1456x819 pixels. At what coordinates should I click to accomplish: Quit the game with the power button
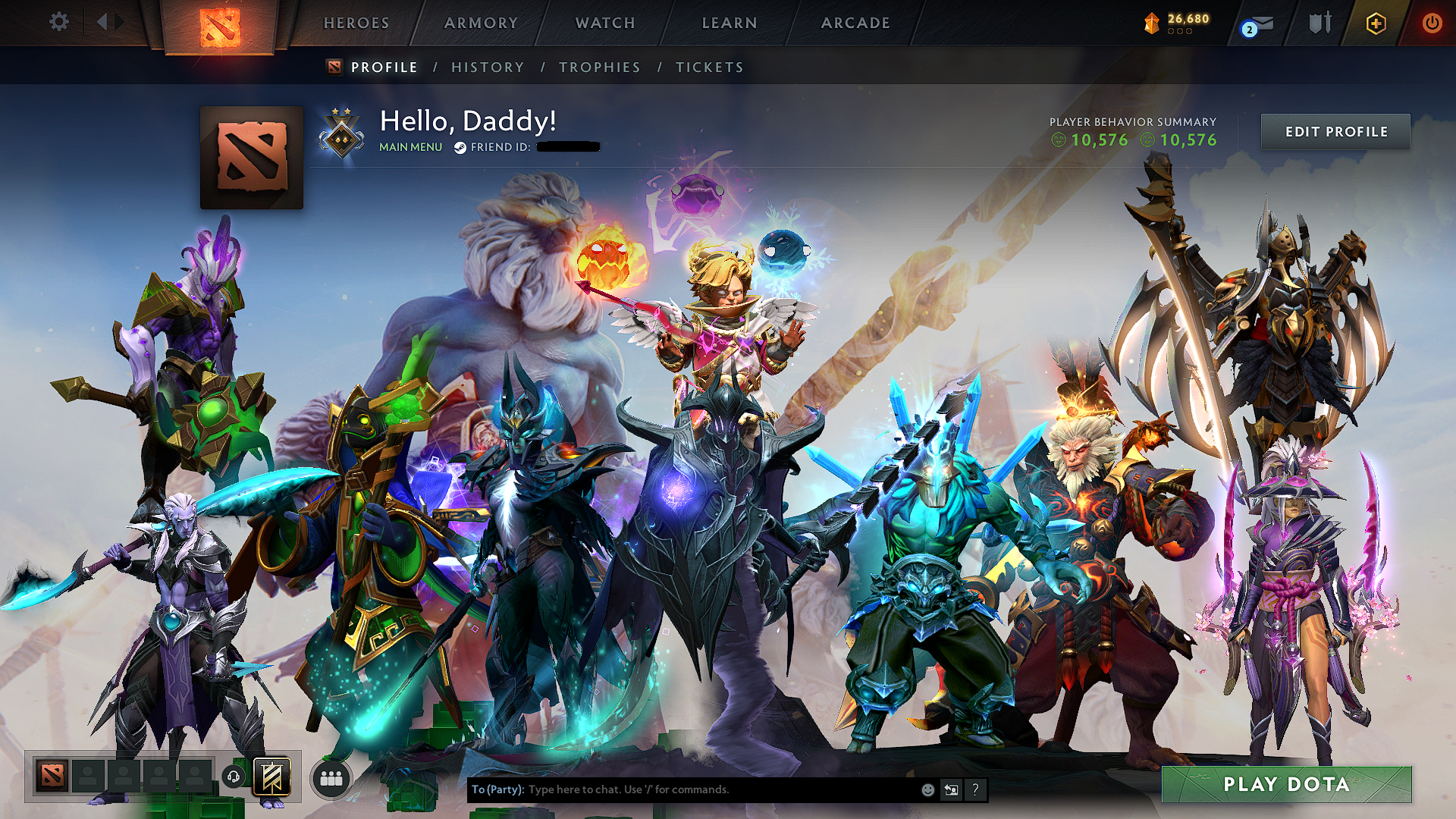coord(1432,24)
